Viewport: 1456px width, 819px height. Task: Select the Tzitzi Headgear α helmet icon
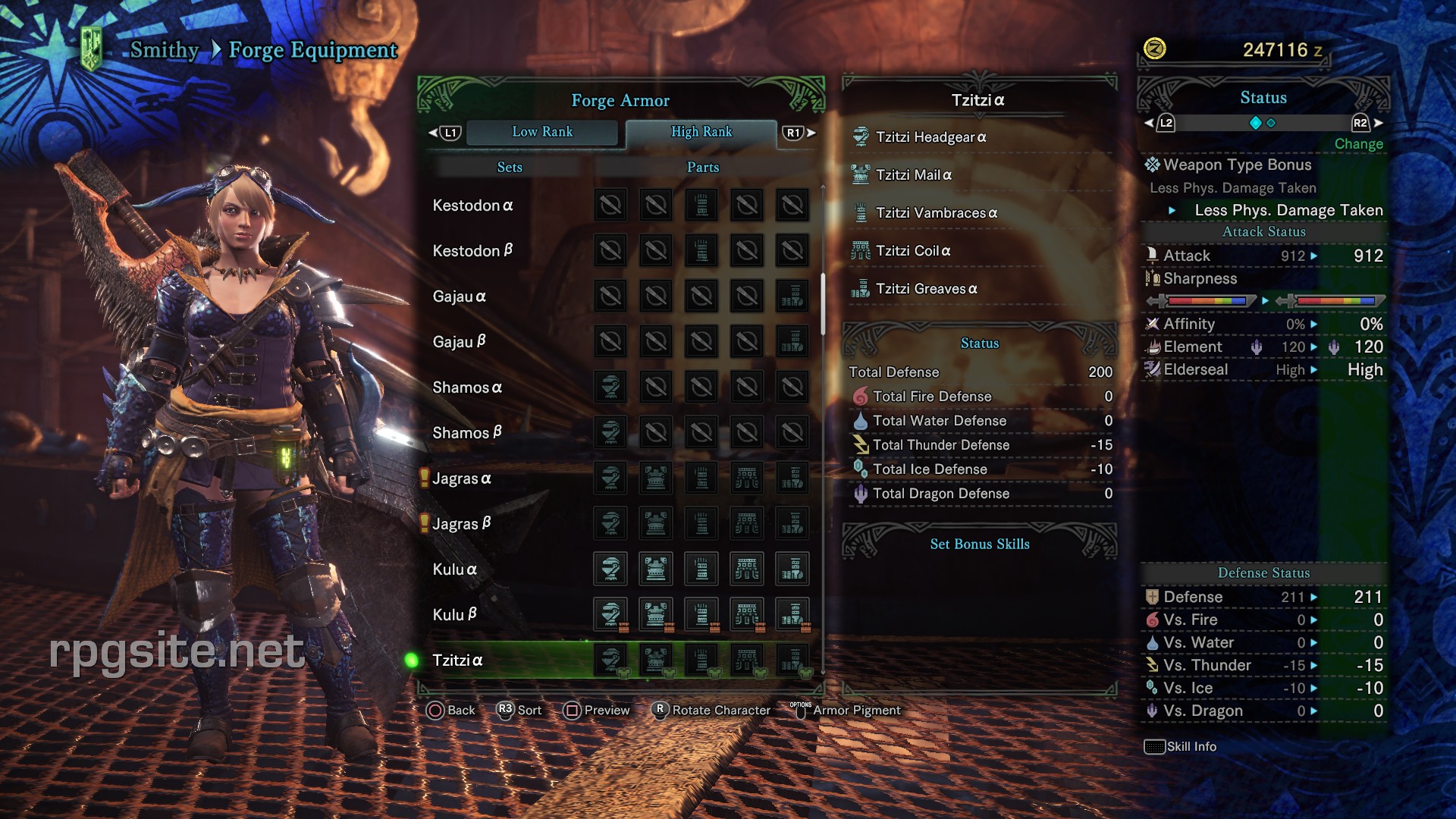point(860,137)
